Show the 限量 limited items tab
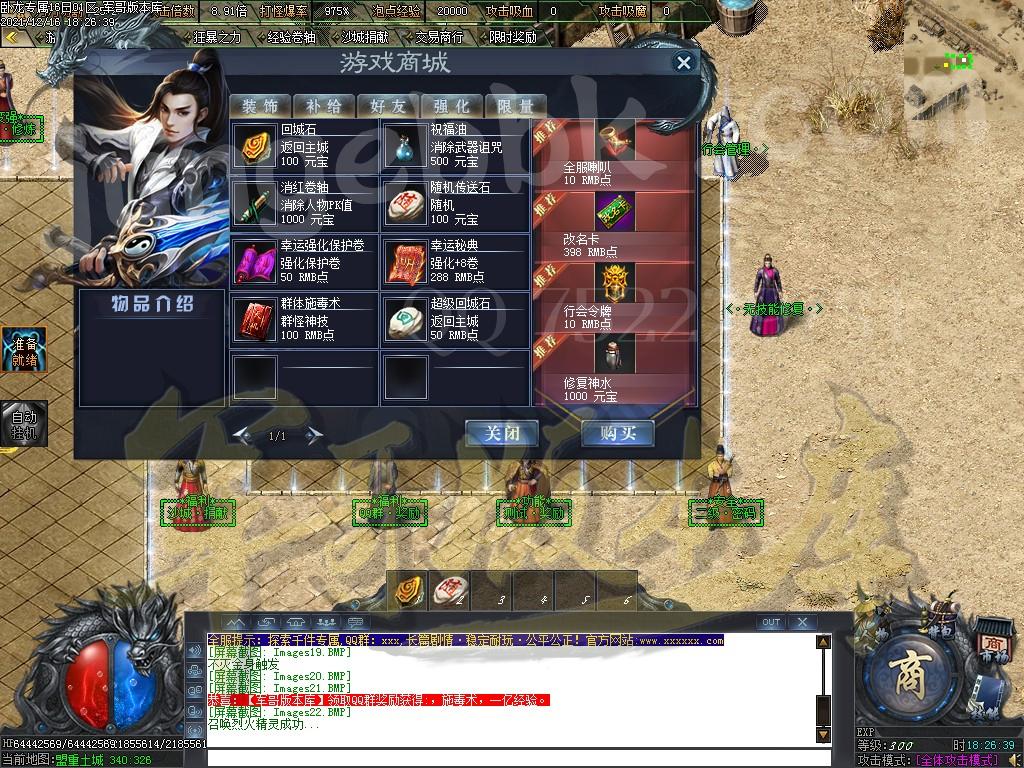The image size is (1024, 768). 516,106
